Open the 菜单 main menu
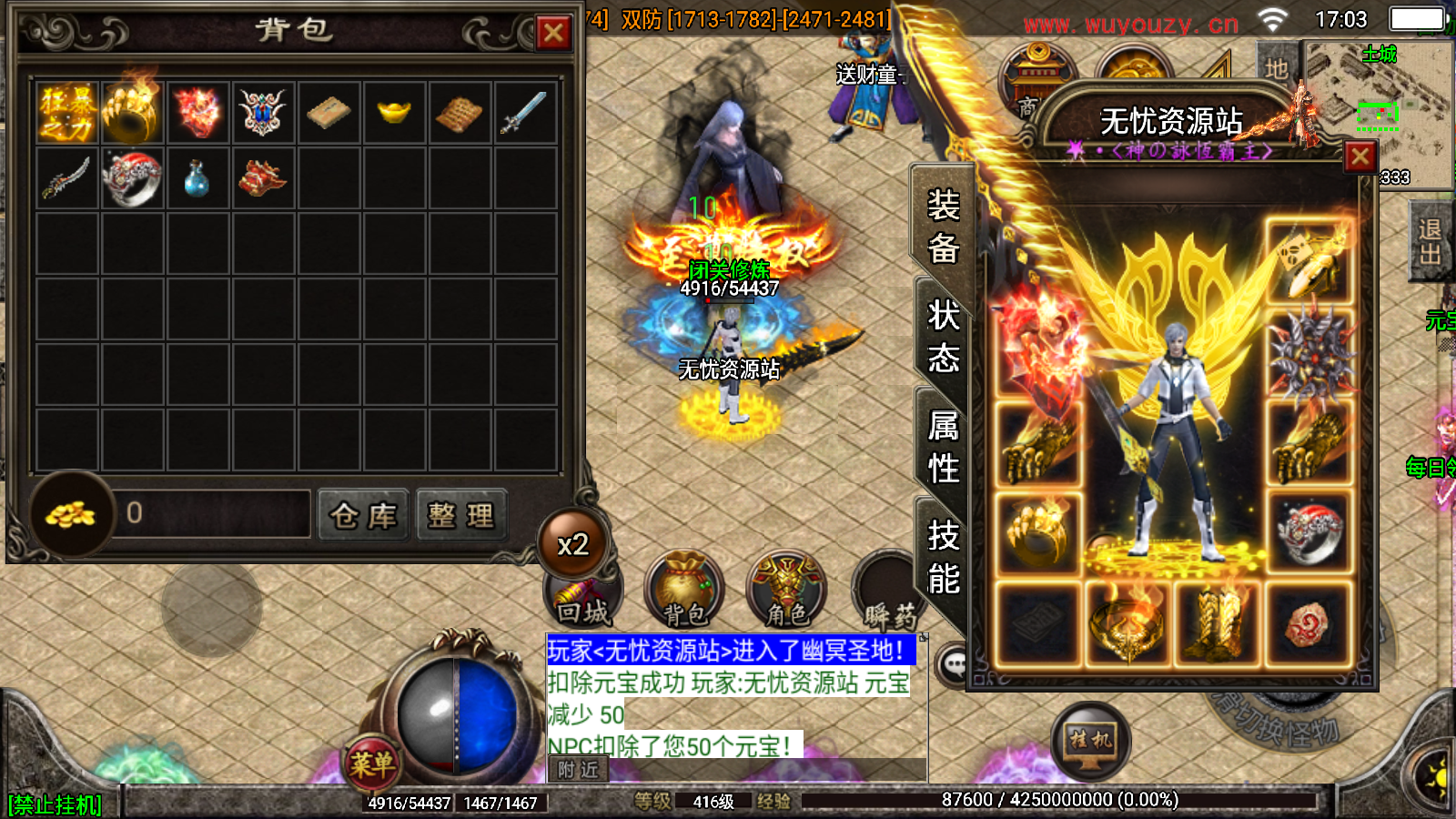1456x819 pixels. pyautogui.click(x=371, y=764)
